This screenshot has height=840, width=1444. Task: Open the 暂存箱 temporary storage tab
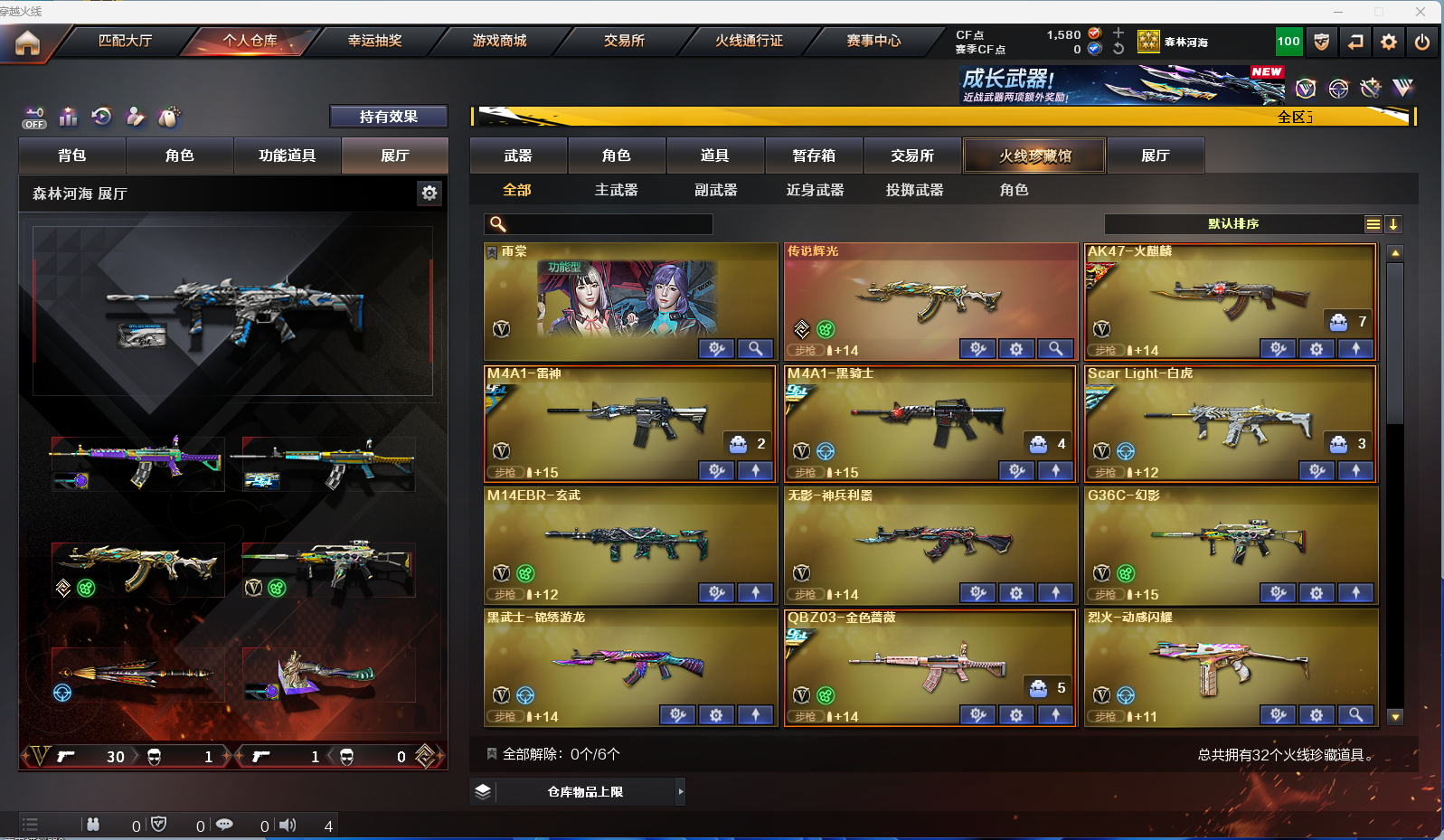(x=814, y=156)
